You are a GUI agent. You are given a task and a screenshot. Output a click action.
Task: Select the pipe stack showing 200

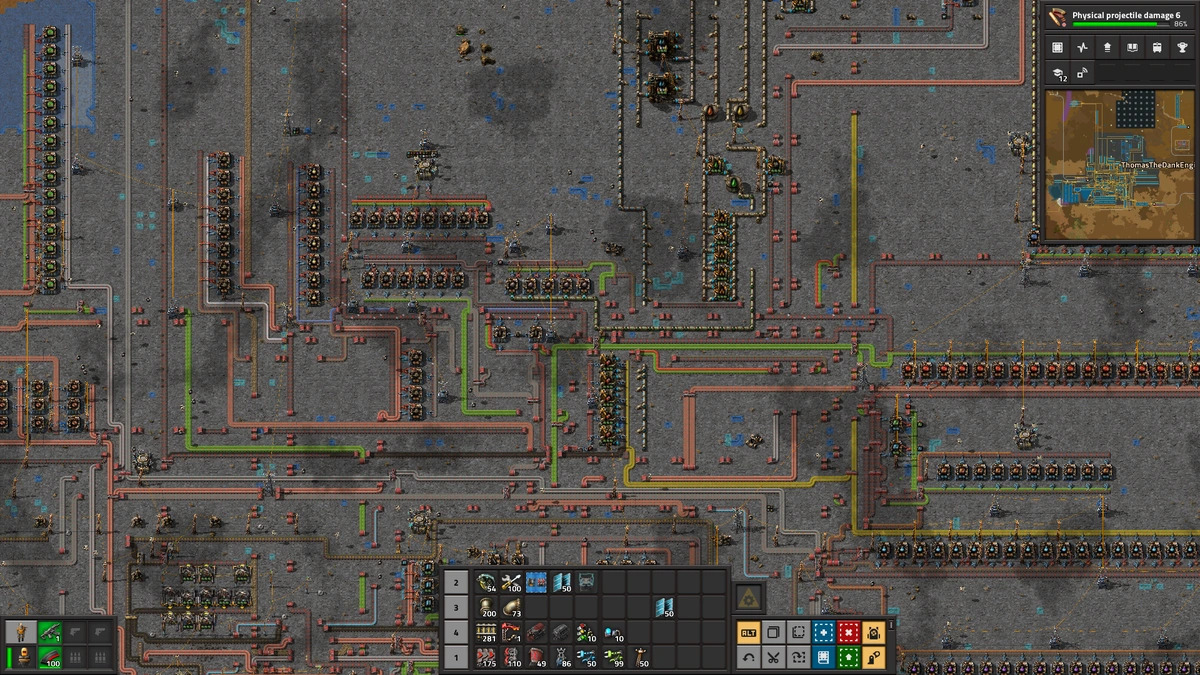[487, 607]
